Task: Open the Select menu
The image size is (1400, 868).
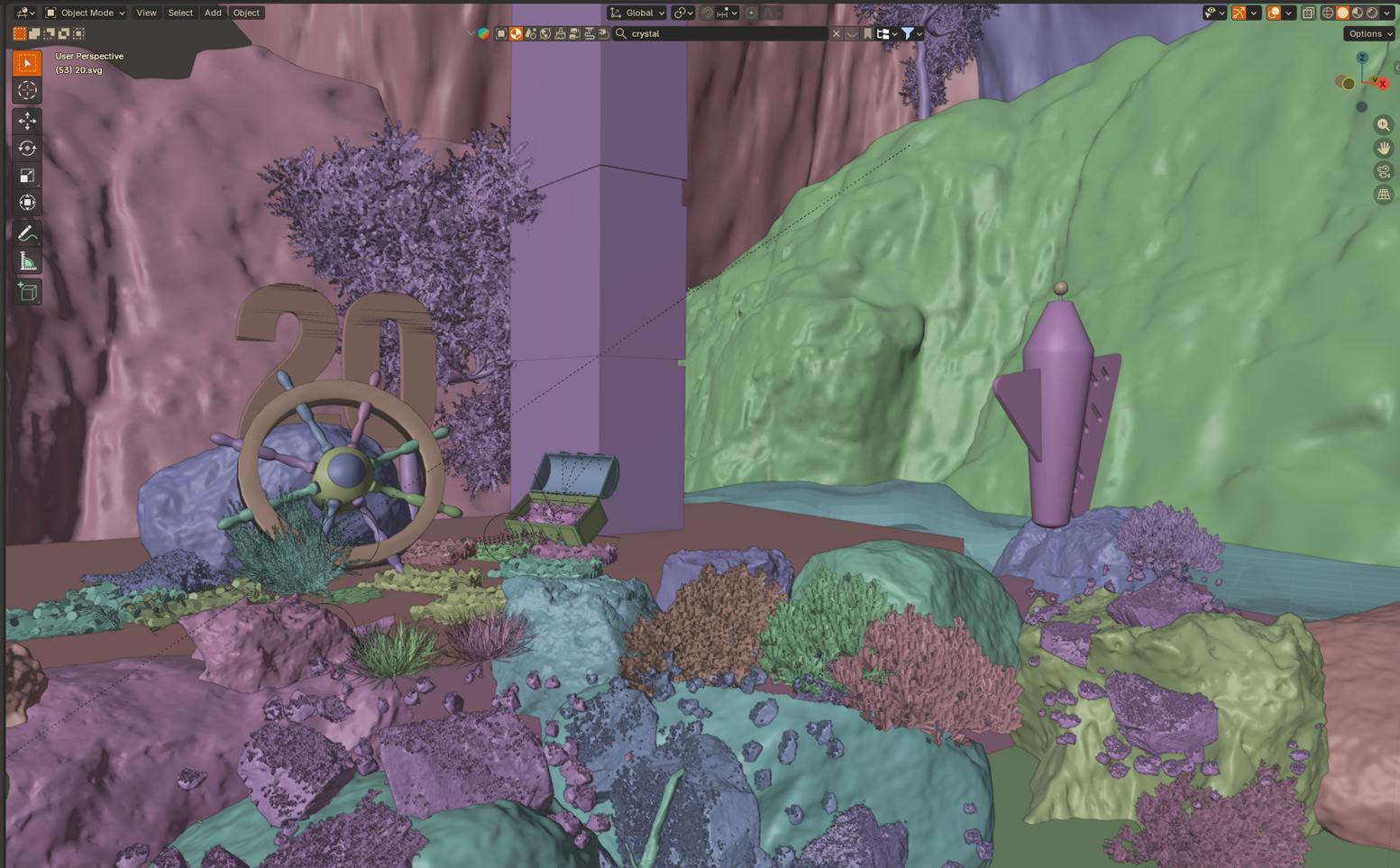Action: [180, 13]
